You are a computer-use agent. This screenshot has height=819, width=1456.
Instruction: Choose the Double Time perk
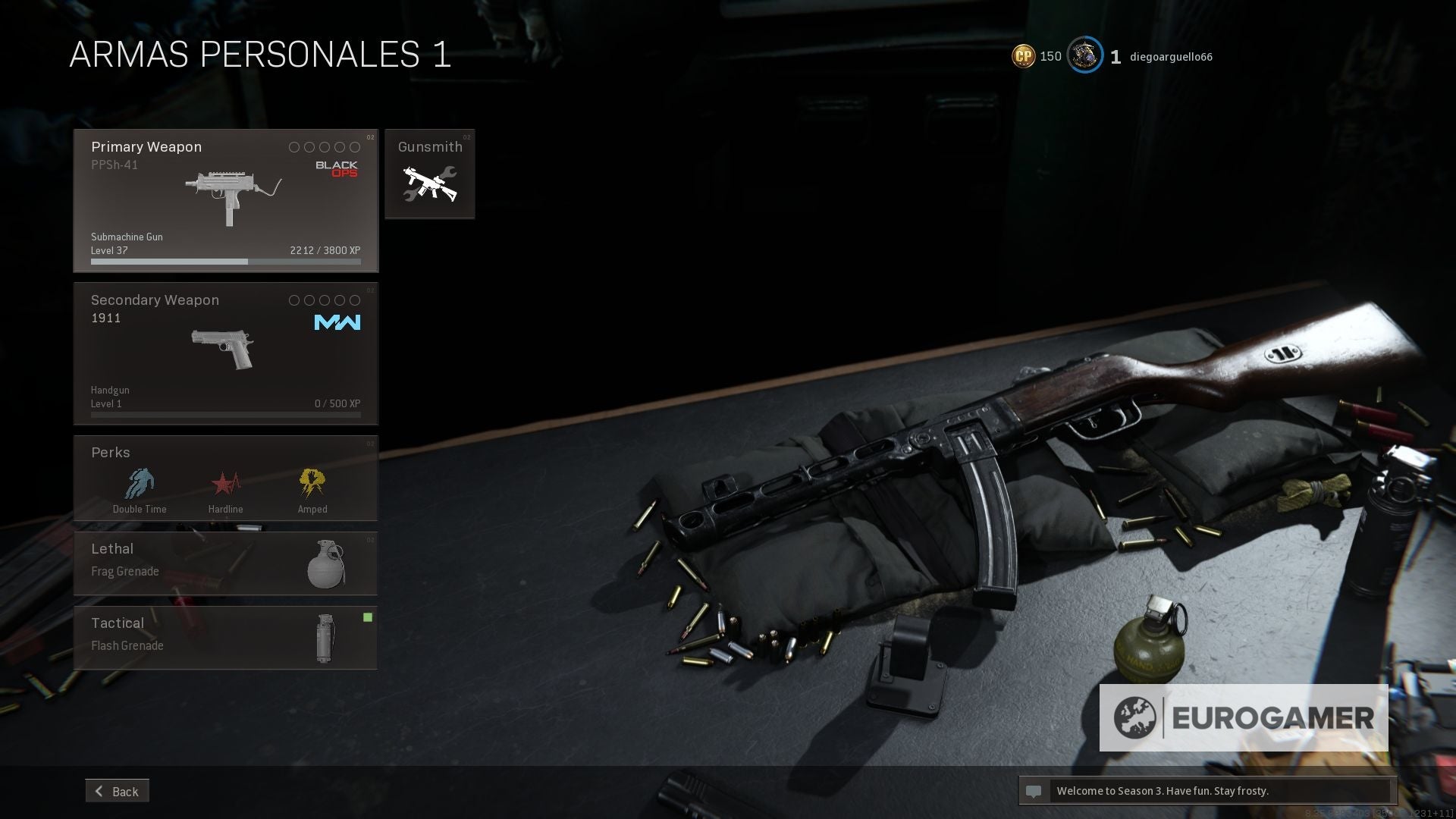click(x=140, y=490)
